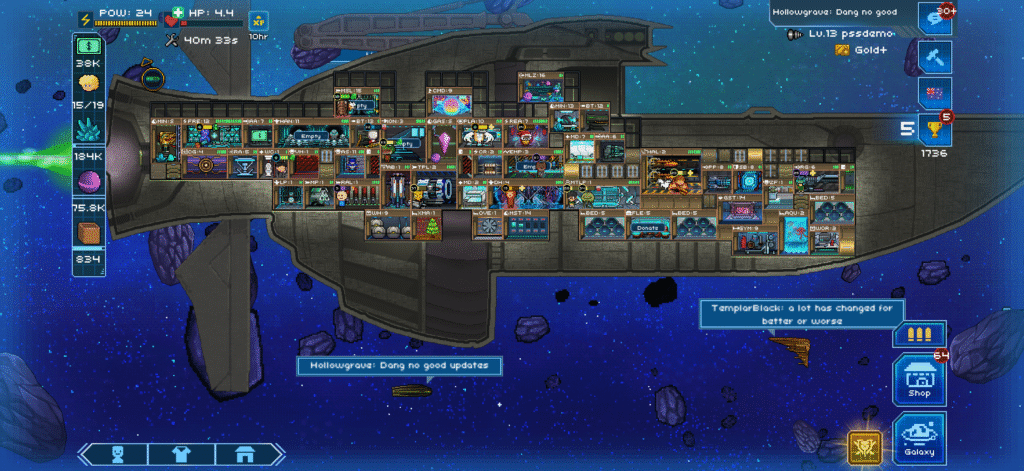The height and width of the screenshot is (471, 1024).
Task: Open Hollowgrave's chat message banner
Action: 397,366
